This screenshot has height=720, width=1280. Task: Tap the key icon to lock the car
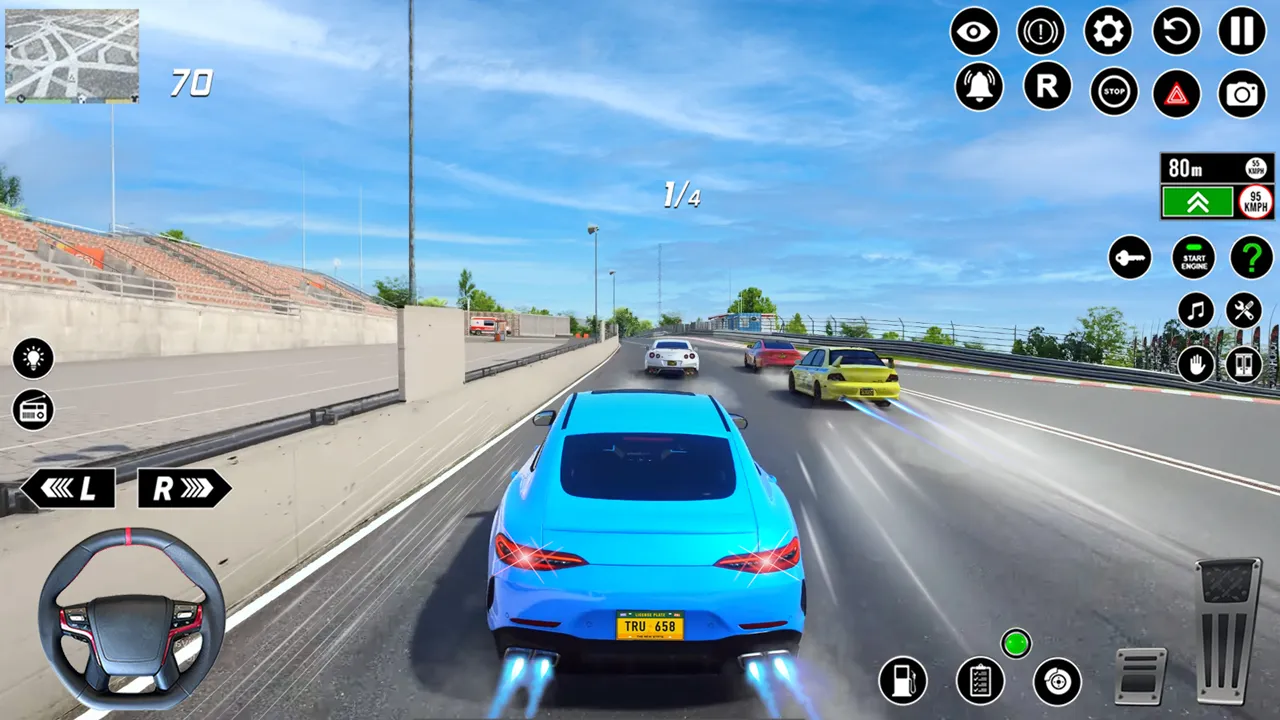(x=1129, y=257)
